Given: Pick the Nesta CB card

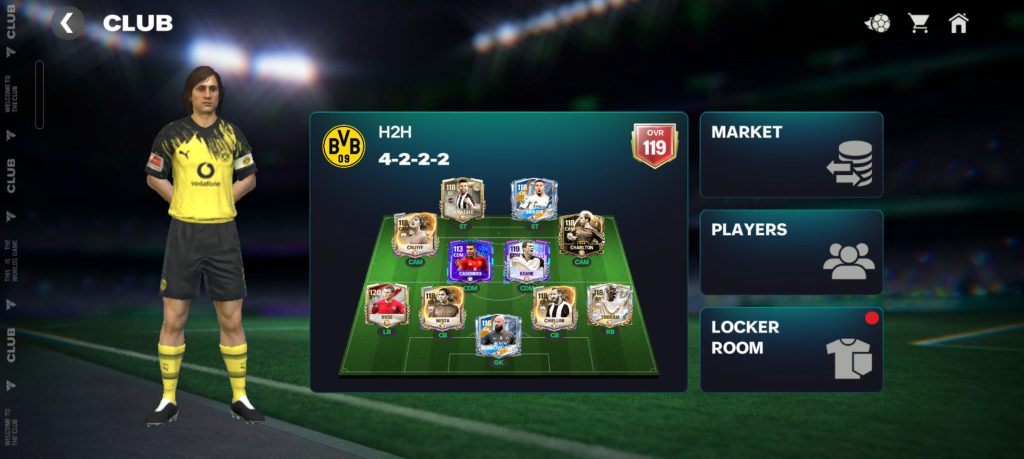Looking at the screenshot, I should 441,307.
